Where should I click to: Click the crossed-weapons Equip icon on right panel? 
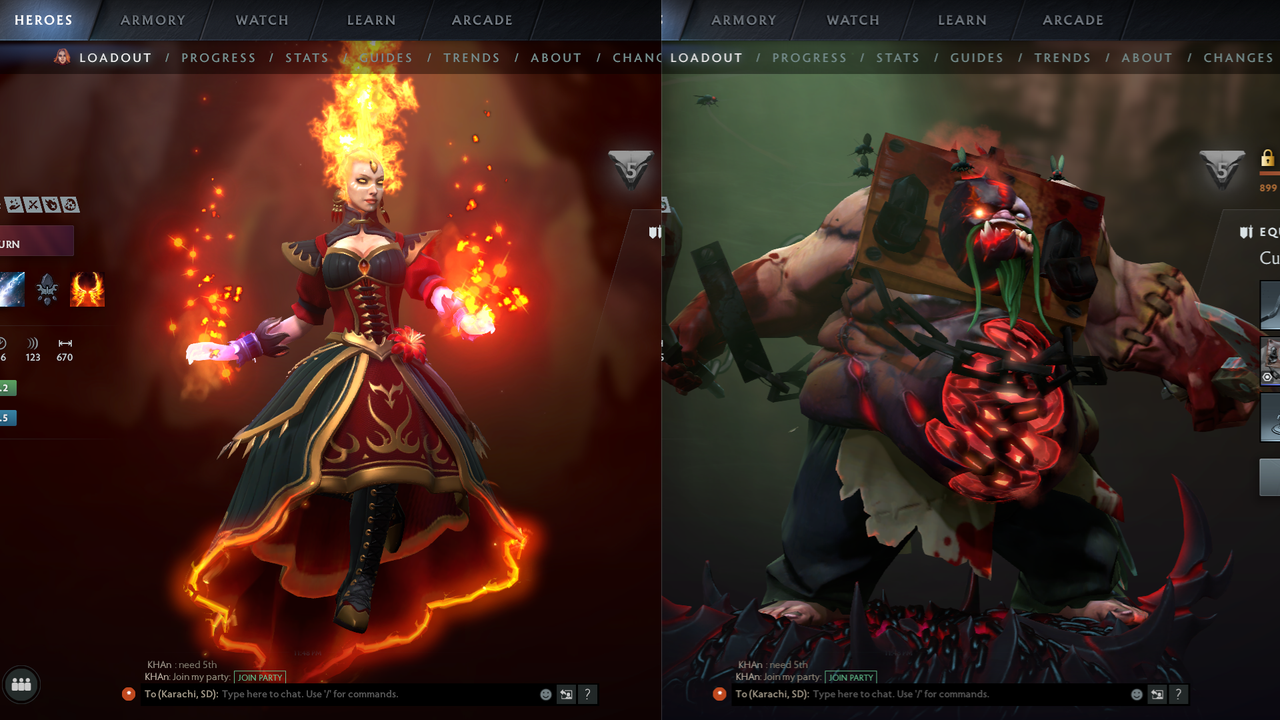[1246, 231]
